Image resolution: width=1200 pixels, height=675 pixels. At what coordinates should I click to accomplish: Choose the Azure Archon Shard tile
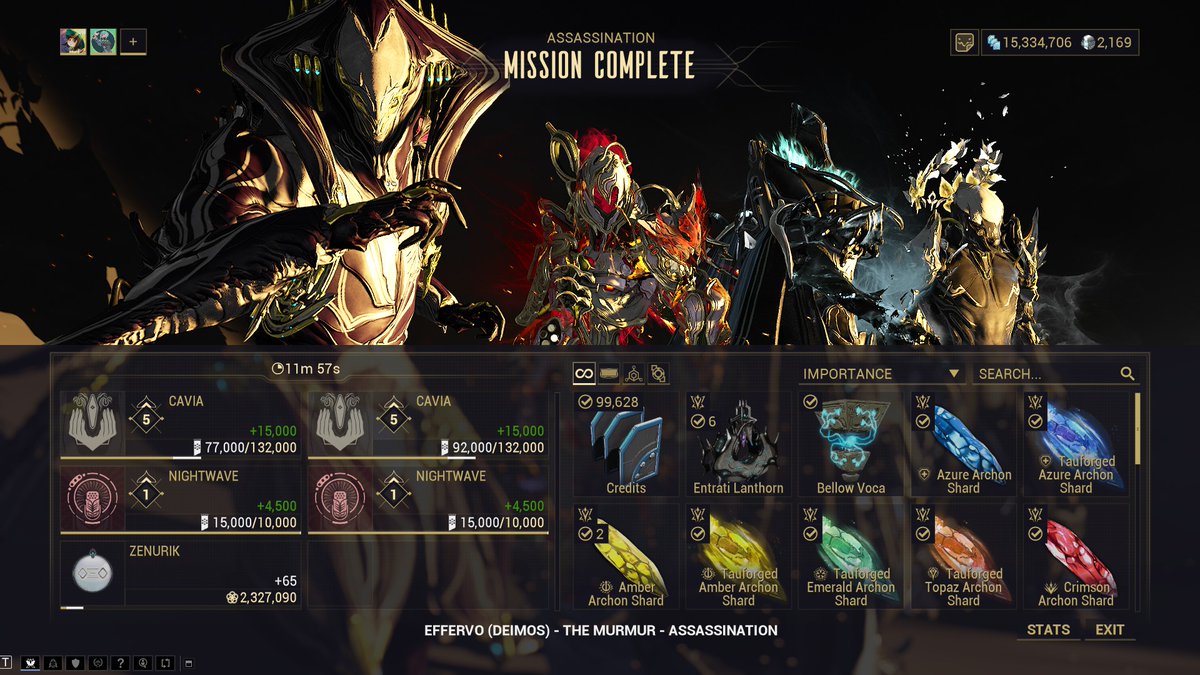(963, 445)
